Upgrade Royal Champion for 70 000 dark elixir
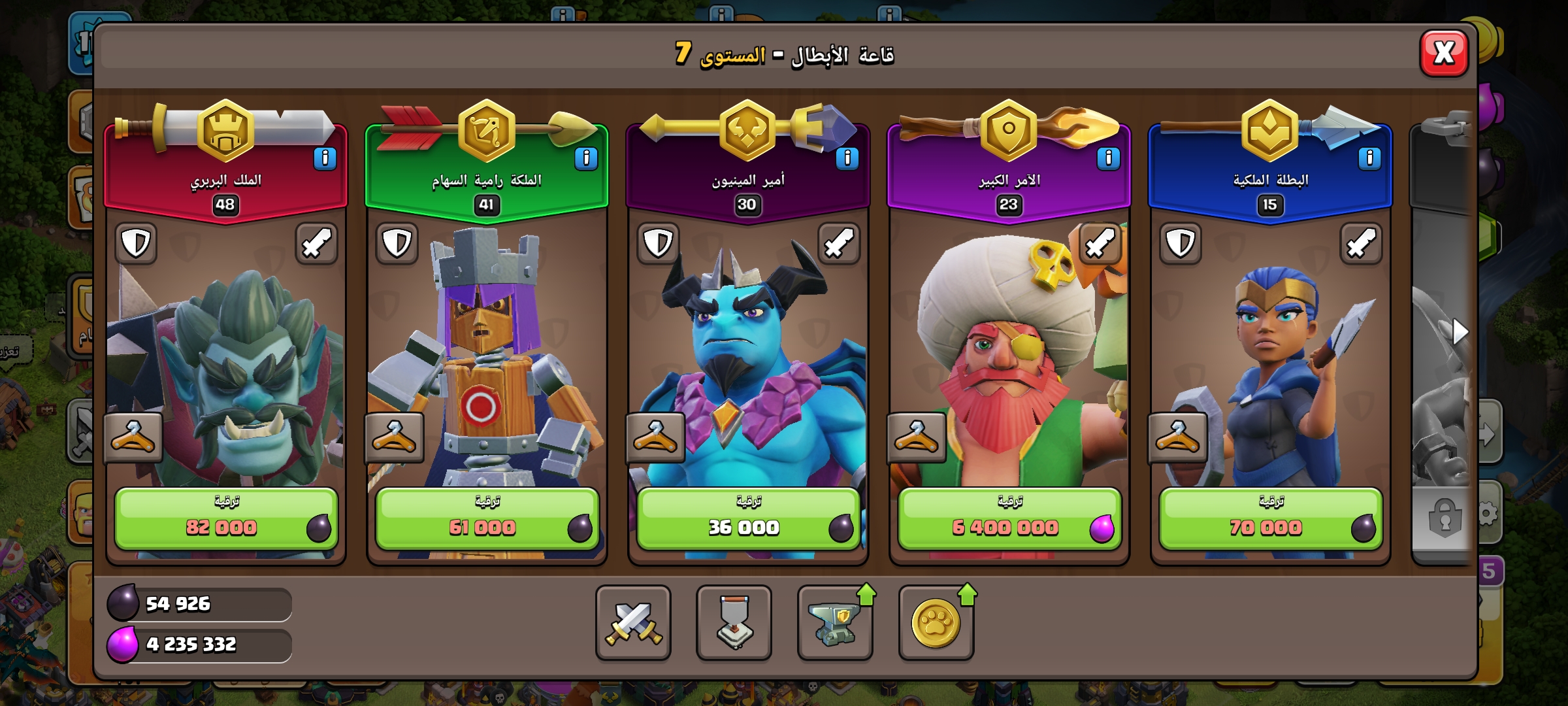 pyautogui.click(x=1271, y=519)
